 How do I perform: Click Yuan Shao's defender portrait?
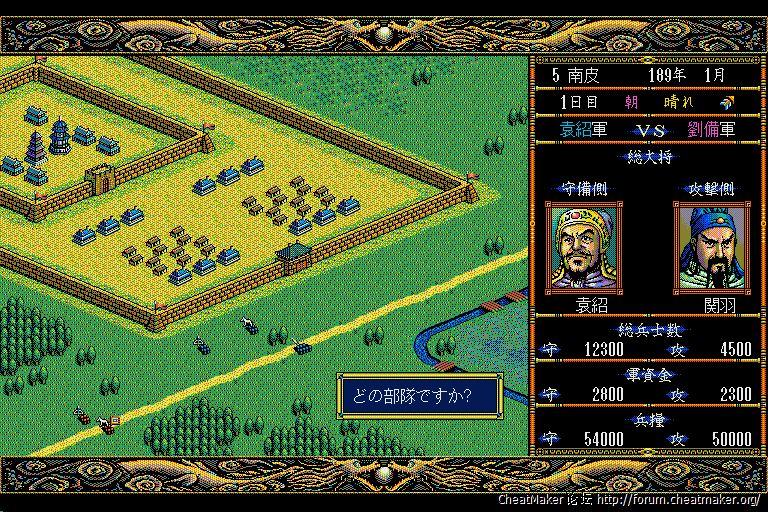(585, 248)
